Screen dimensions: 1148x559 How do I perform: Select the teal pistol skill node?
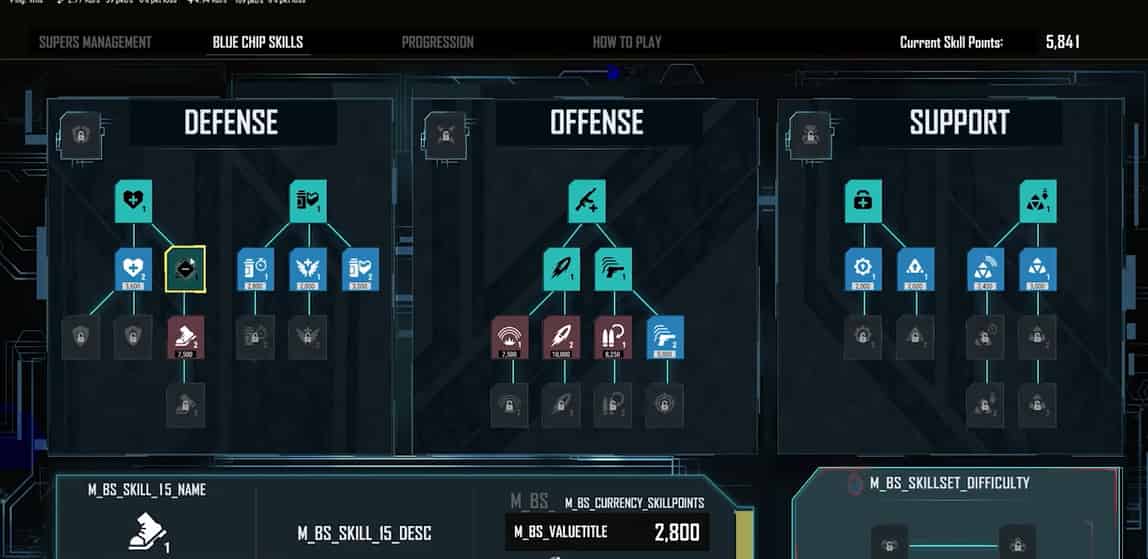(612, 268)
